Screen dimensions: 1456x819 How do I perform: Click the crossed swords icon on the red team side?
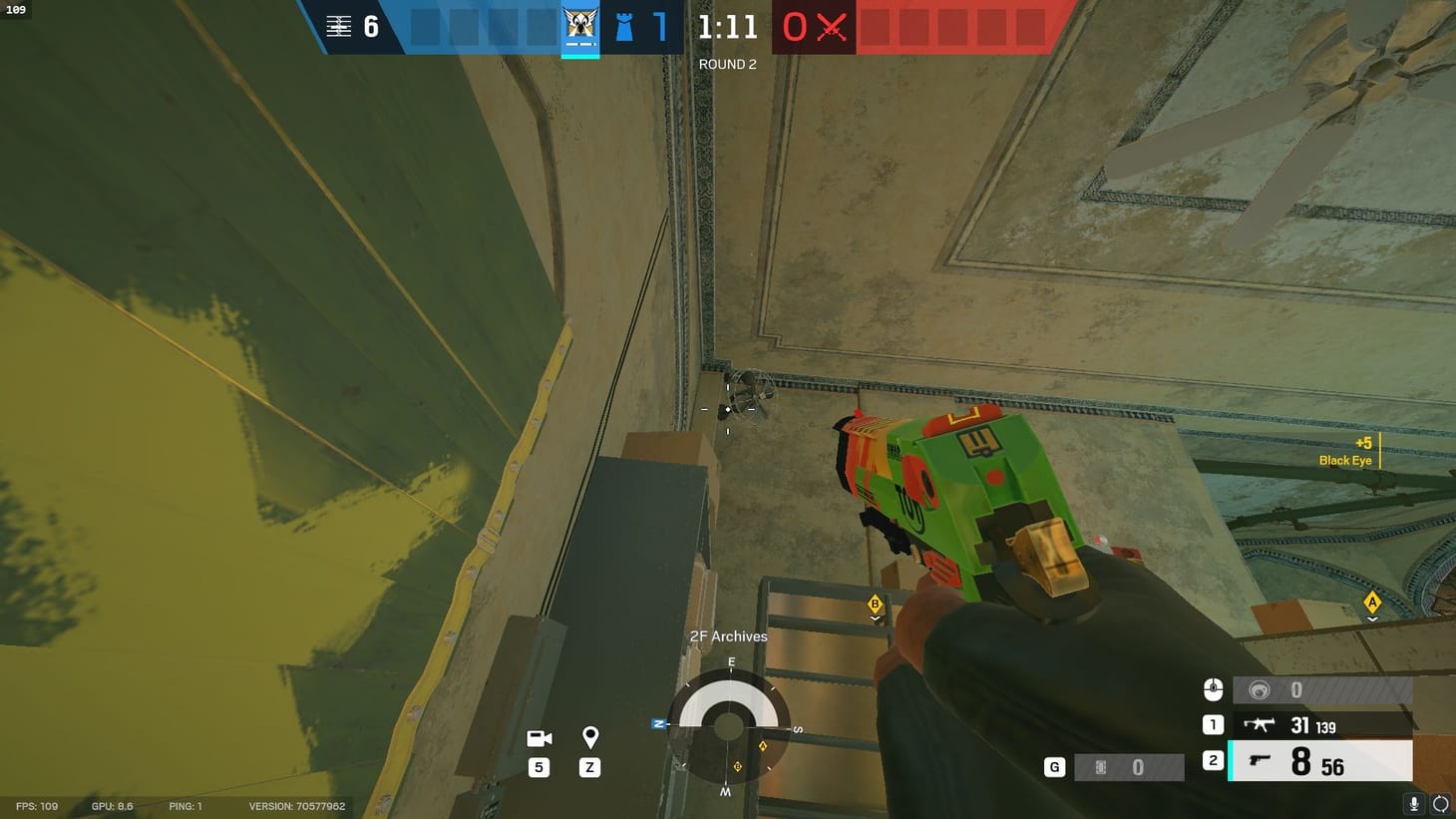[832, 27]
